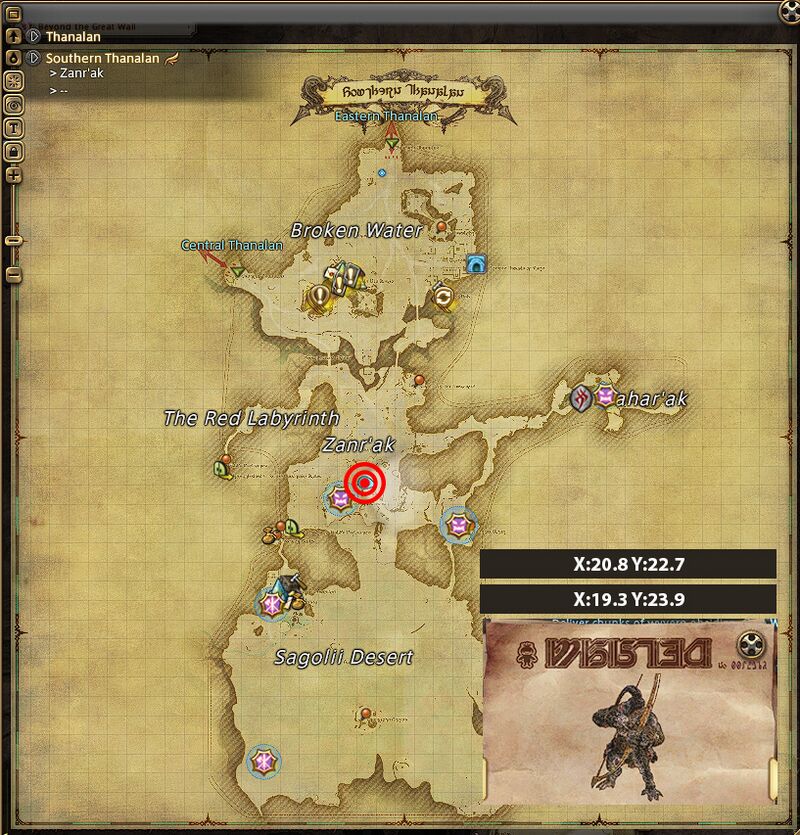Close the map window

click(x=789, y=11)
